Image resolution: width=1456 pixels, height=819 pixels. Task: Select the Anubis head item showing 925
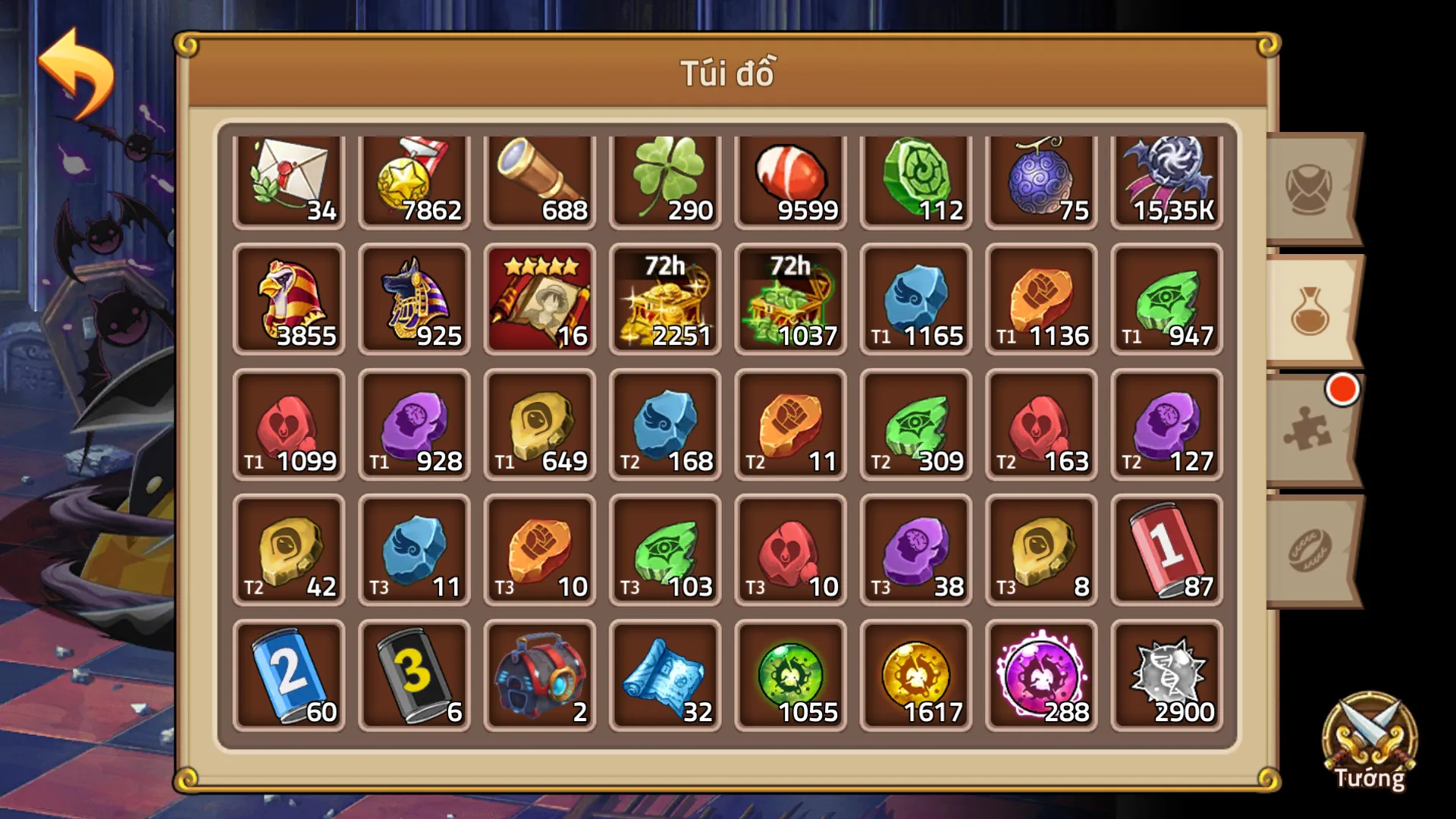(415, 300)
